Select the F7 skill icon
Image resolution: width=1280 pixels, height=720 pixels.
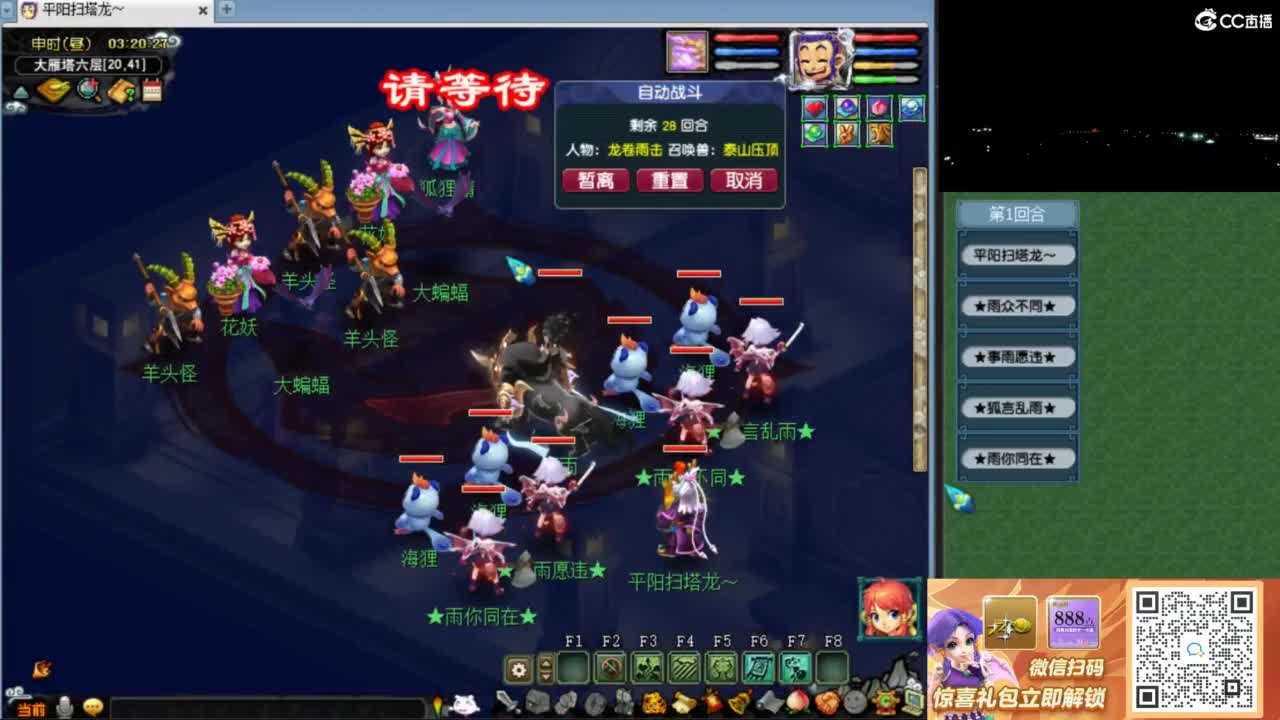point(795,667)
